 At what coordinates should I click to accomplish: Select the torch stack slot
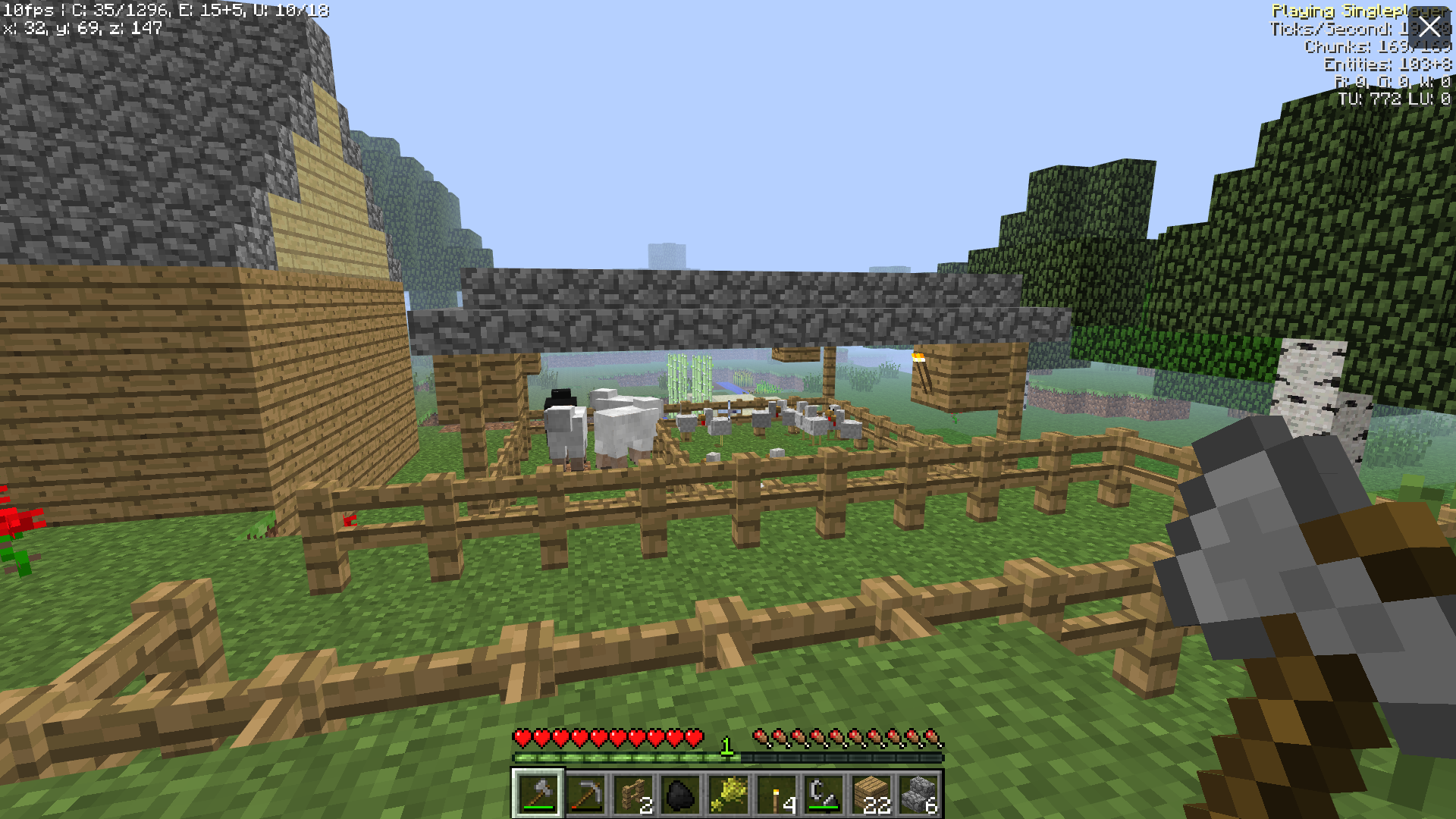click(x=776, y=794)
